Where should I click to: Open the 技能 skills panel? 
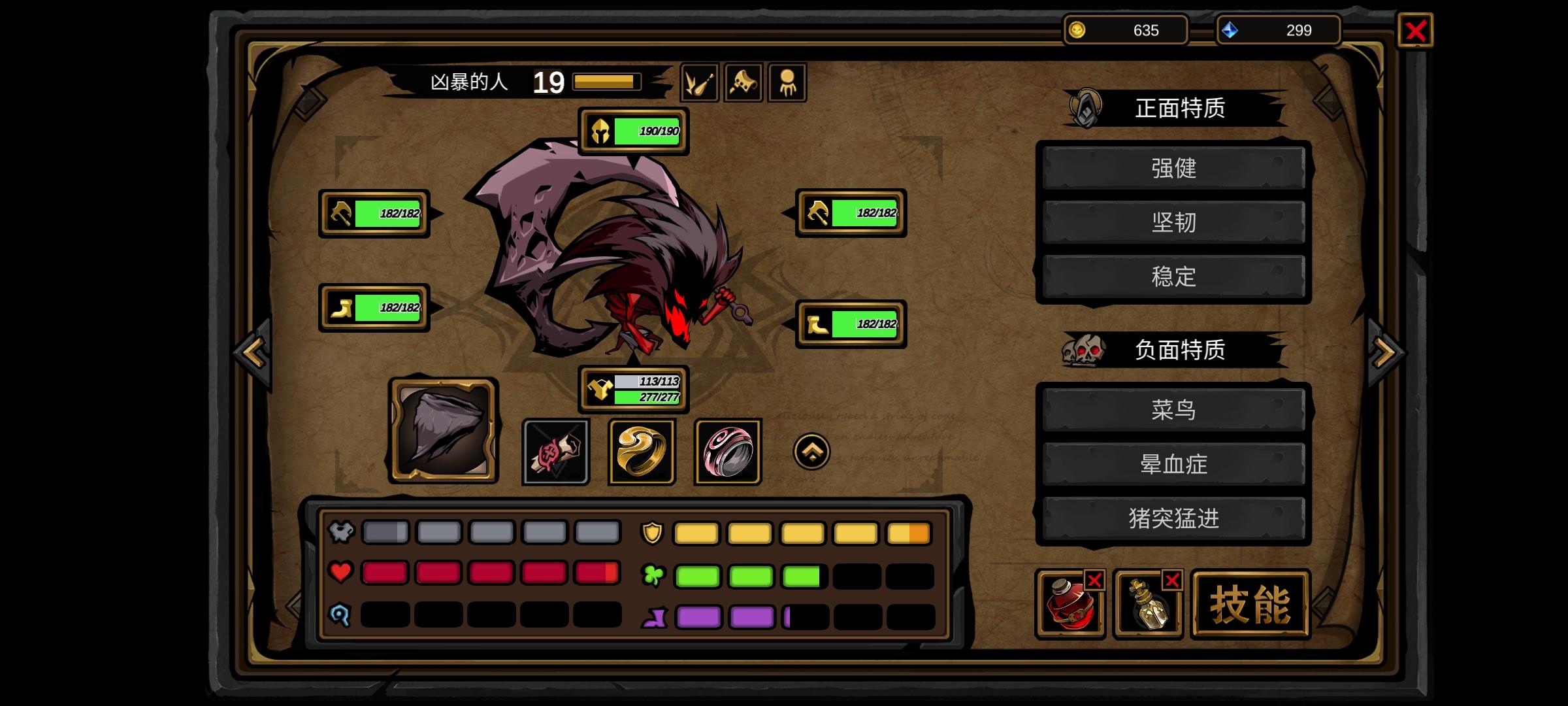pos(1250,604)
